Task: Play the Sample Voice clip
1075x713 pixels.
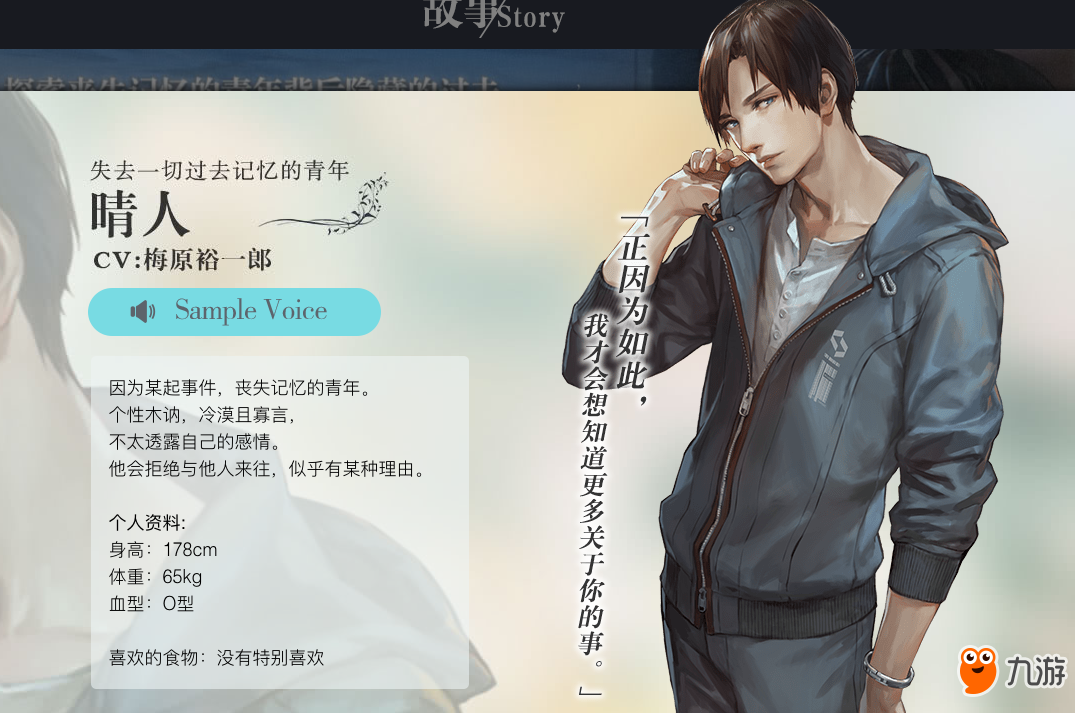Action: [234, 311]
